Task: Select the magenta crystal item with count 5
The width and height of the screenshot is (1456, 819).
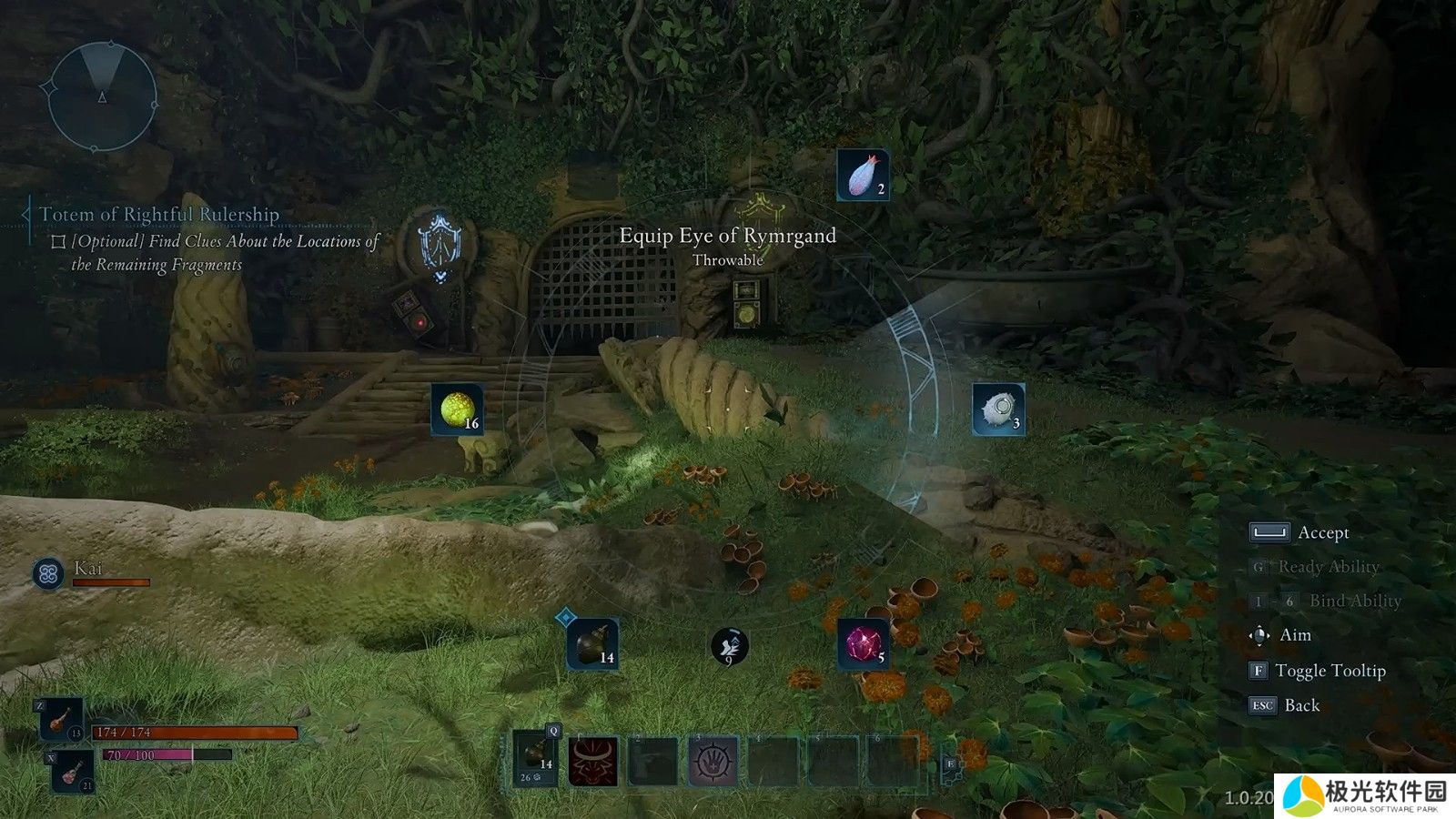Action: (x=862, y=644)
